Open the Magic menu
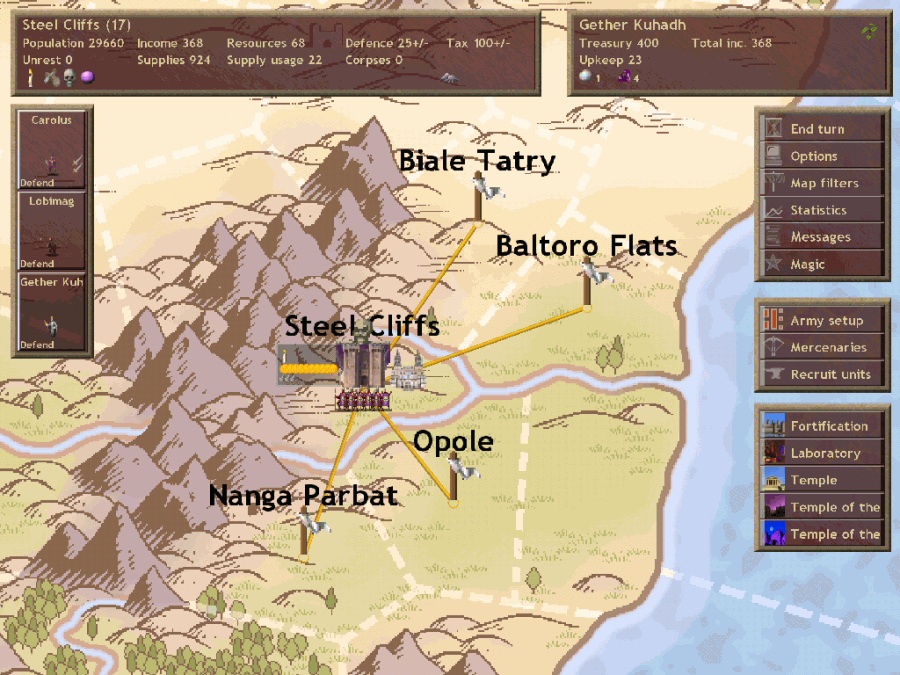This screenshot has height=675, width=900. point(822,264)
